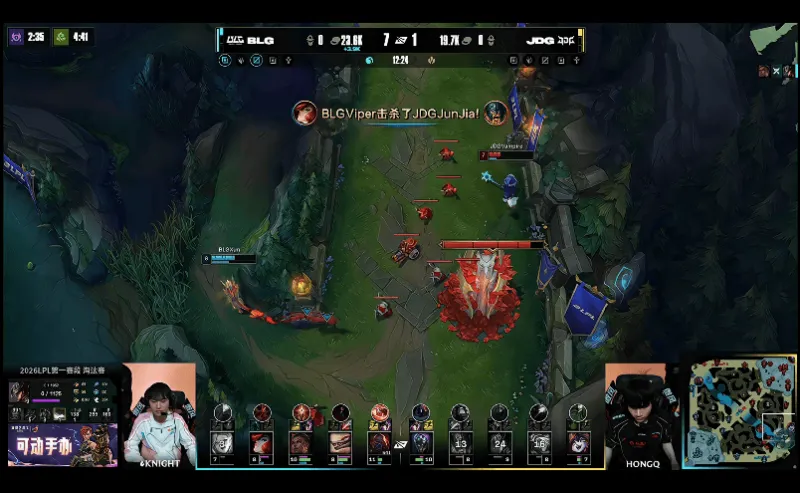Image resolution: width=800 pixels, height=493 pixels.
Task: Select the dead champion portrait showing 16
Action: pyautogui.click(x=539, y=442)
